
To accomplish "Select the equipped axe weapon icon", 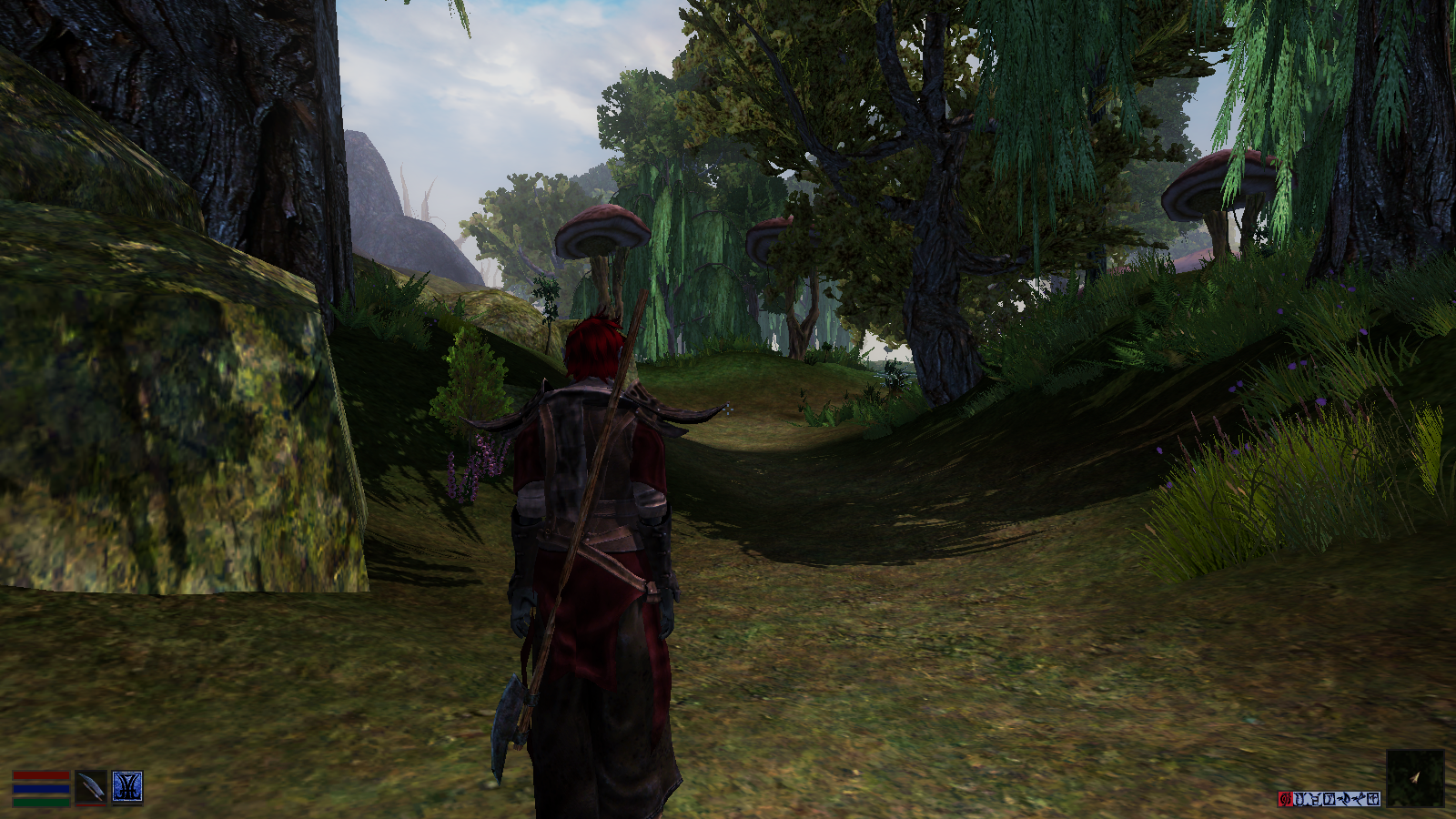I will (x=90, y=787).
